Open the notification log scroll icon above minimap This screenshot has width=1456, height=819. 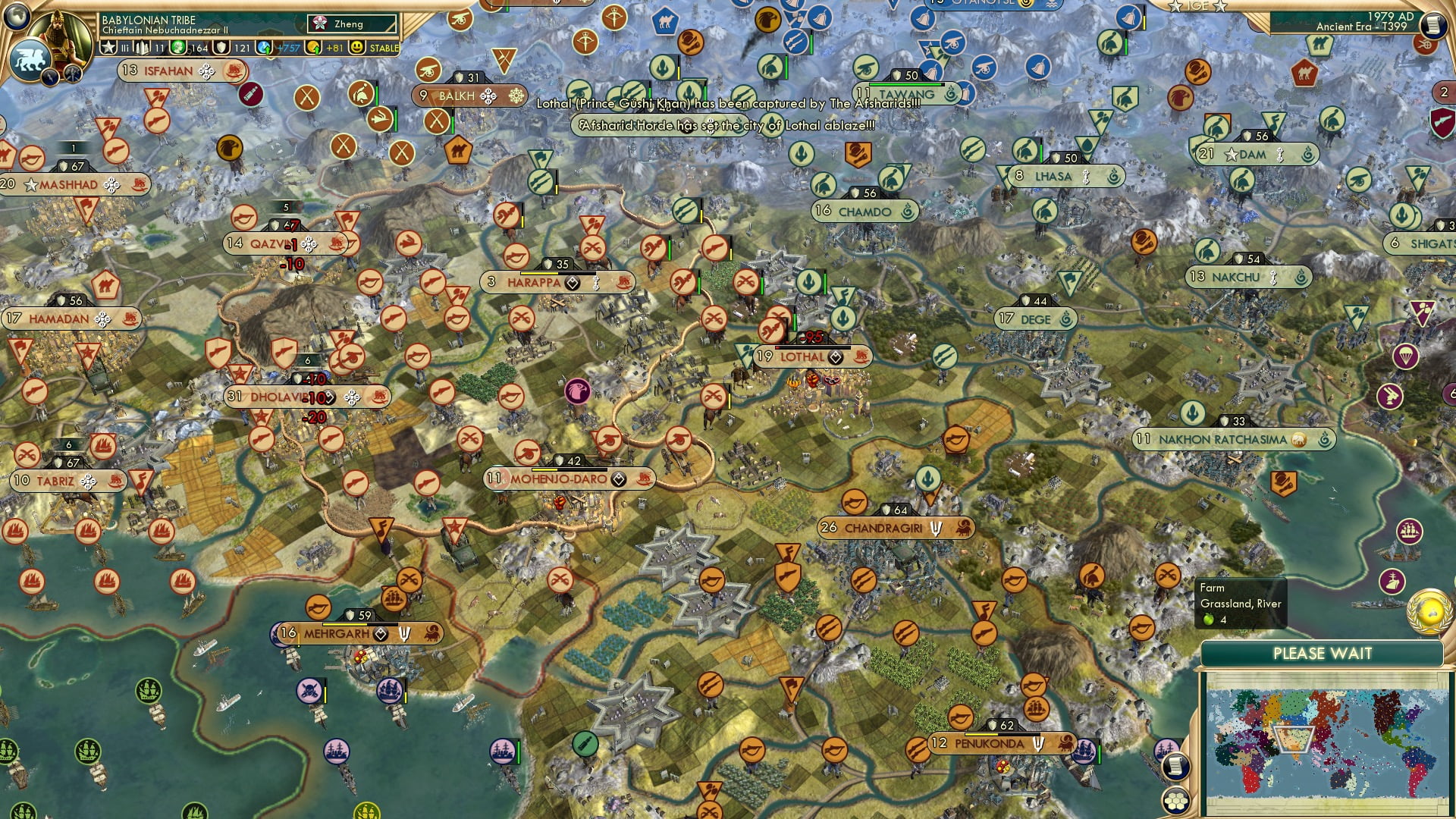[x=1175, y=766]
